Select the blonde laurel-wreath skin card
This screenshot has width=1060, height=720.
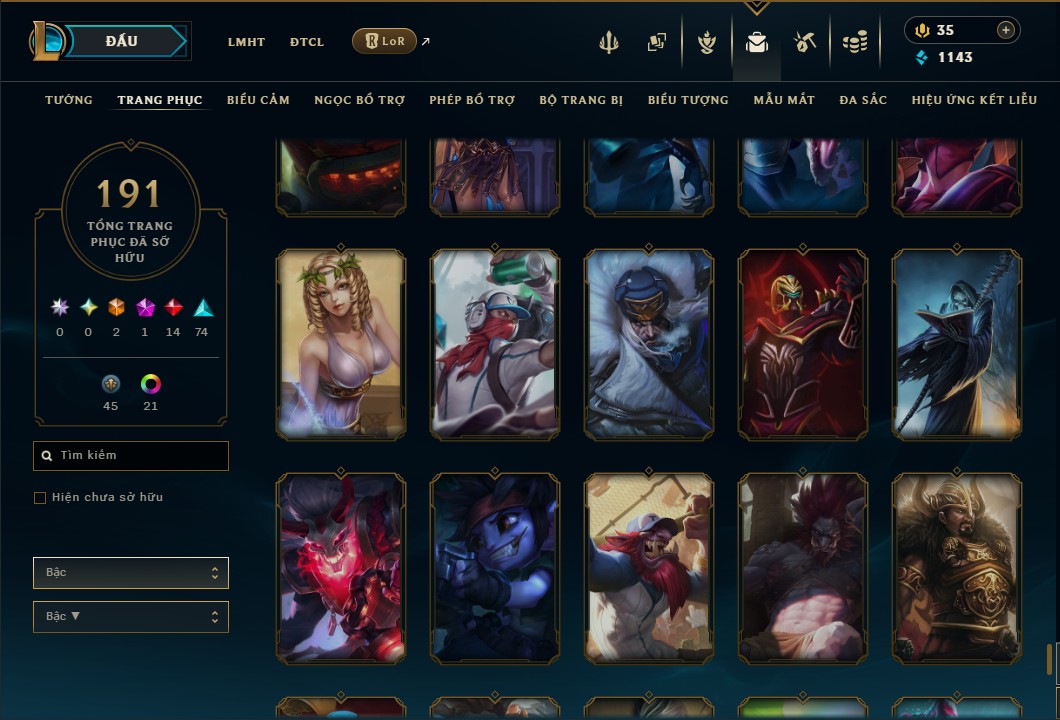341,345
